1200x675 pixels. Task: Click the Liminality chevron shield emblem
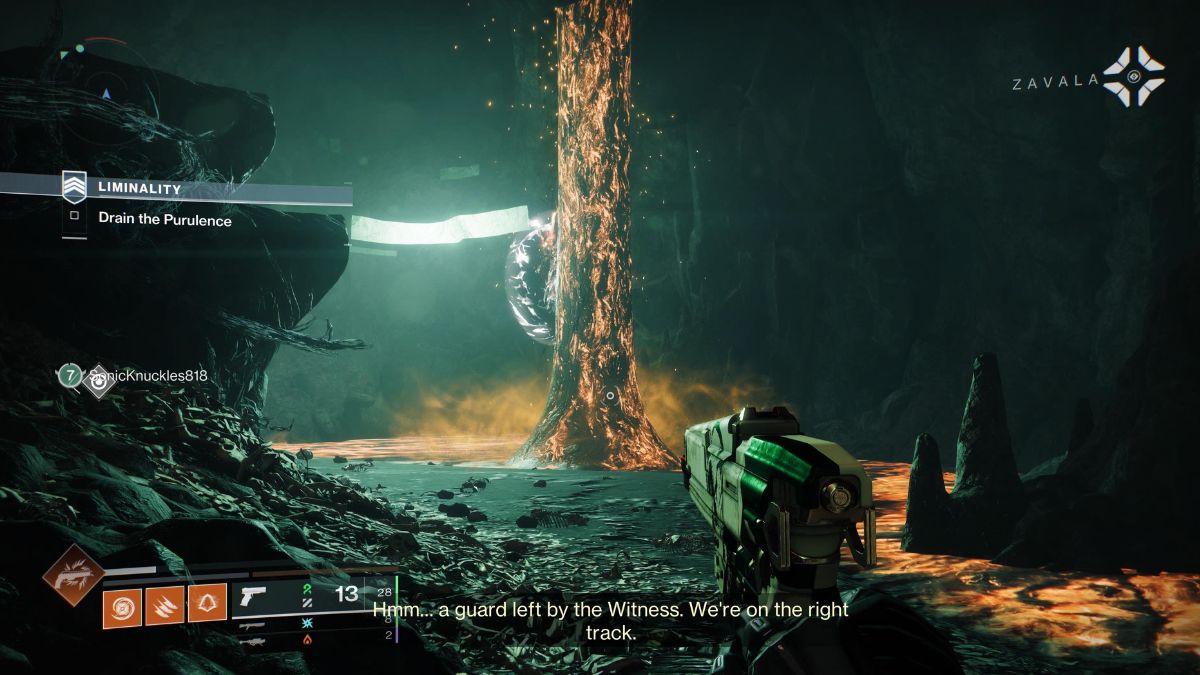[x=75, y=187]
